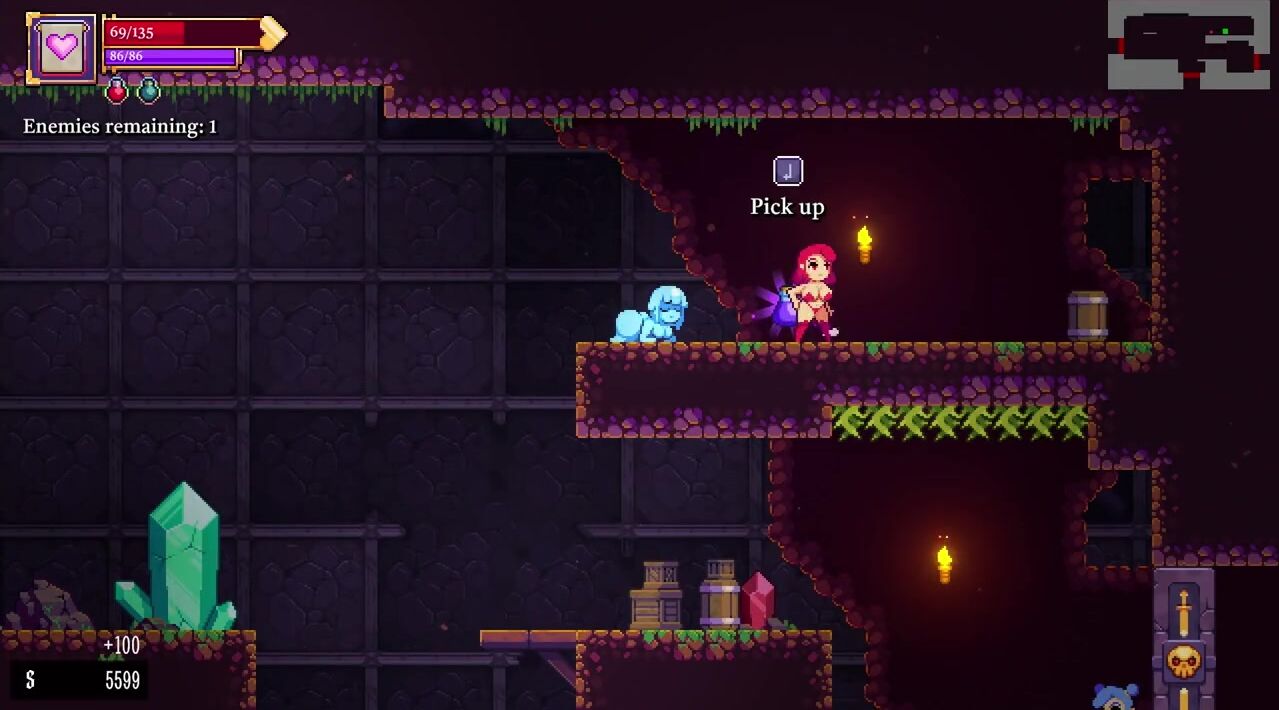Viewport: 1279px width, 710px height.
Task: Open the dungeon minimap
Action: point(1188,44)
